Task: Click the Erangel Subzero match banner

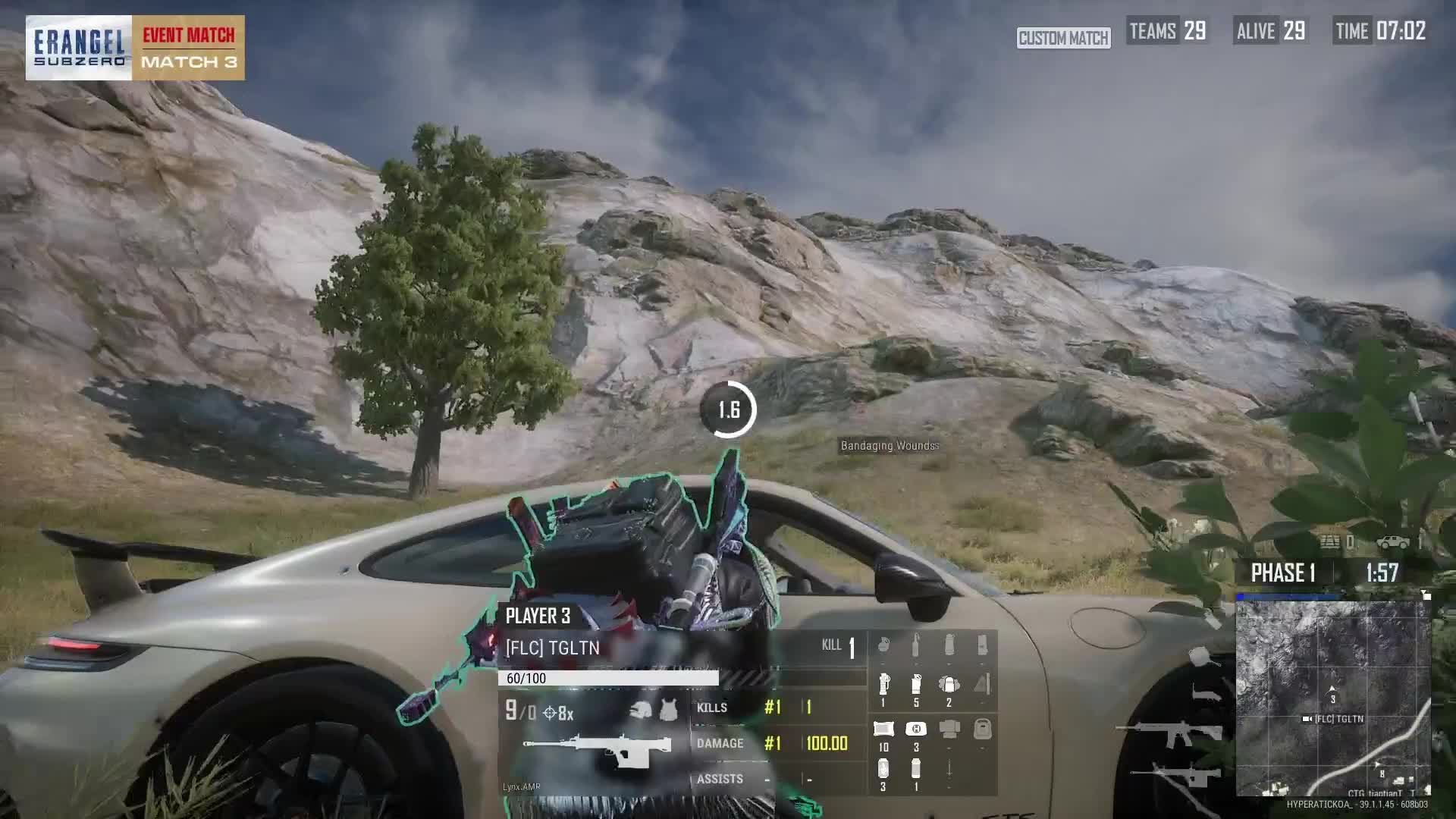Action: tap(135, 48)
